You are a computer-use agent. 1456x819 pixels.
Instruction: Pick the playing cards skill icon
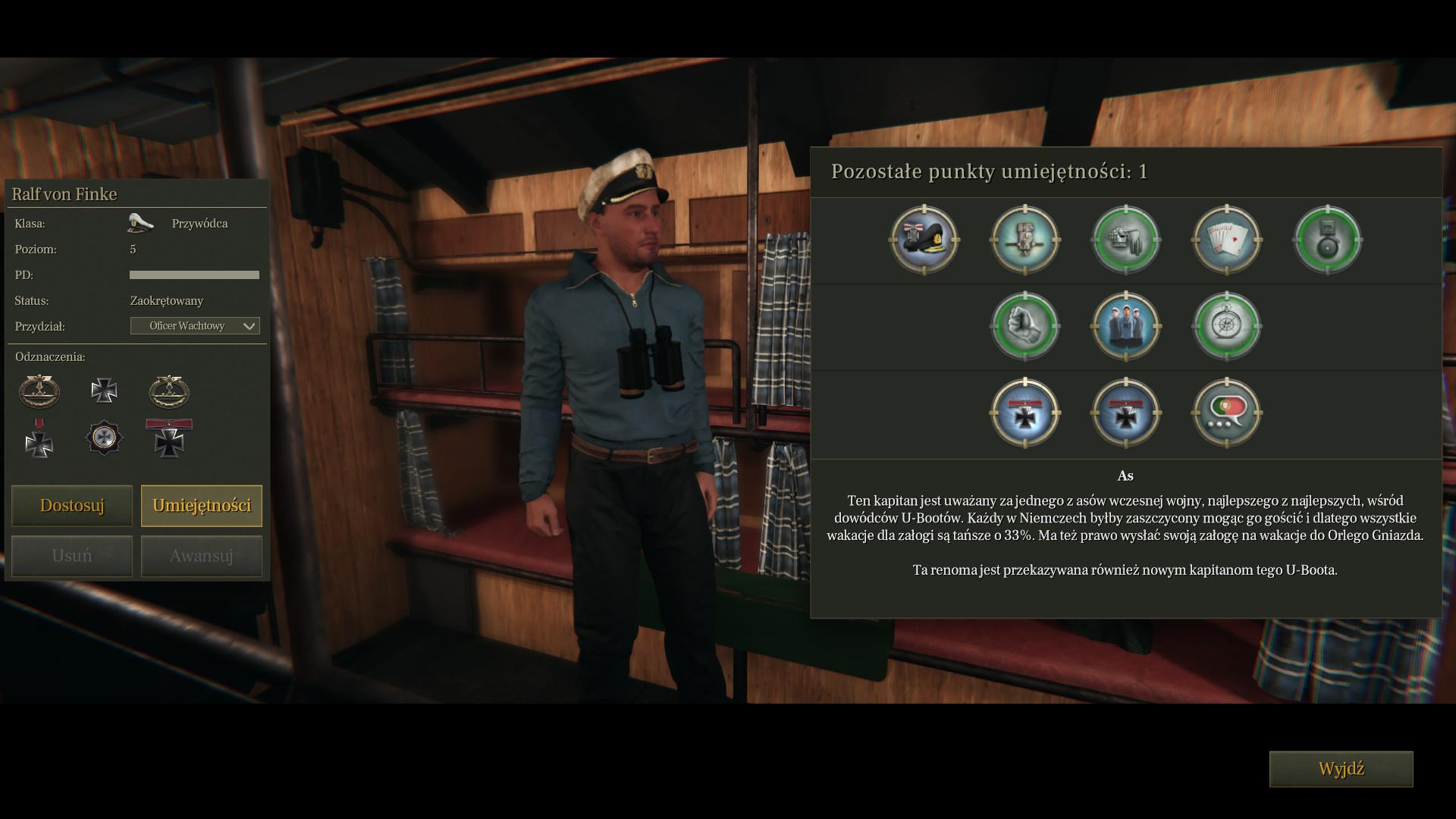click(x=1227, y=240)
